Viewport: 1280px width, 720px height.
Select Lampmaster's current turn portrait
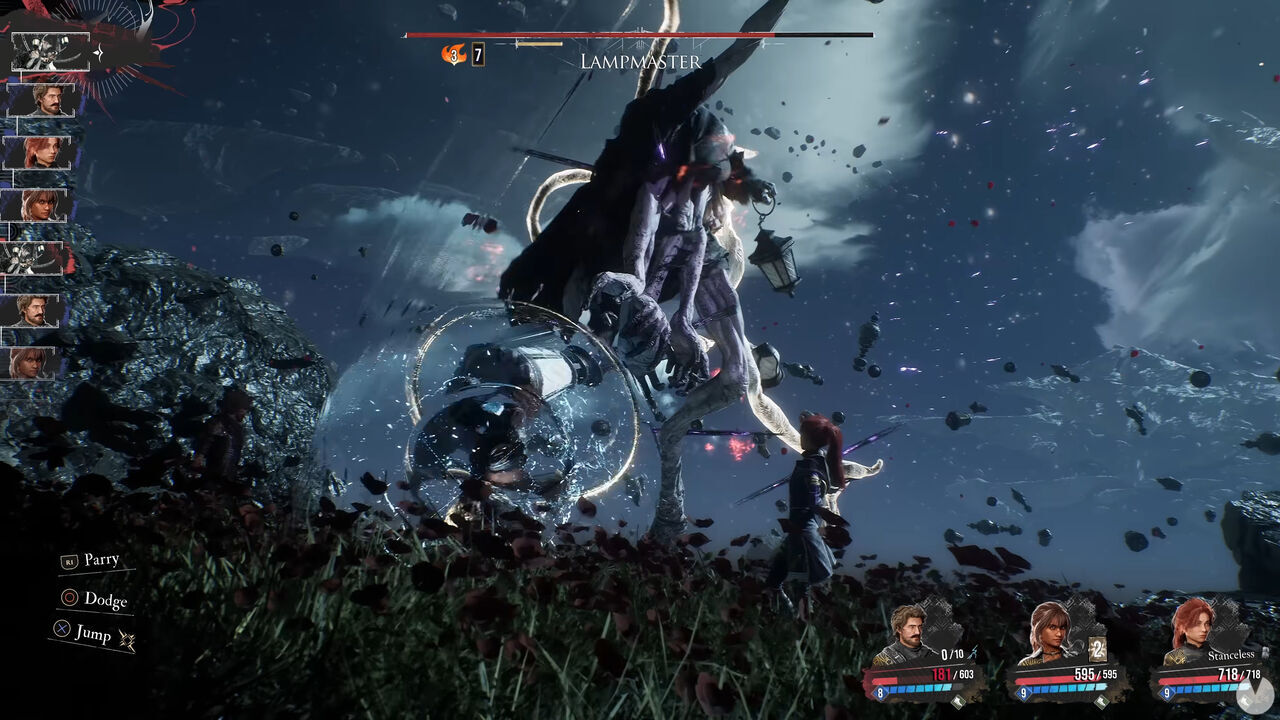point(50,51)
